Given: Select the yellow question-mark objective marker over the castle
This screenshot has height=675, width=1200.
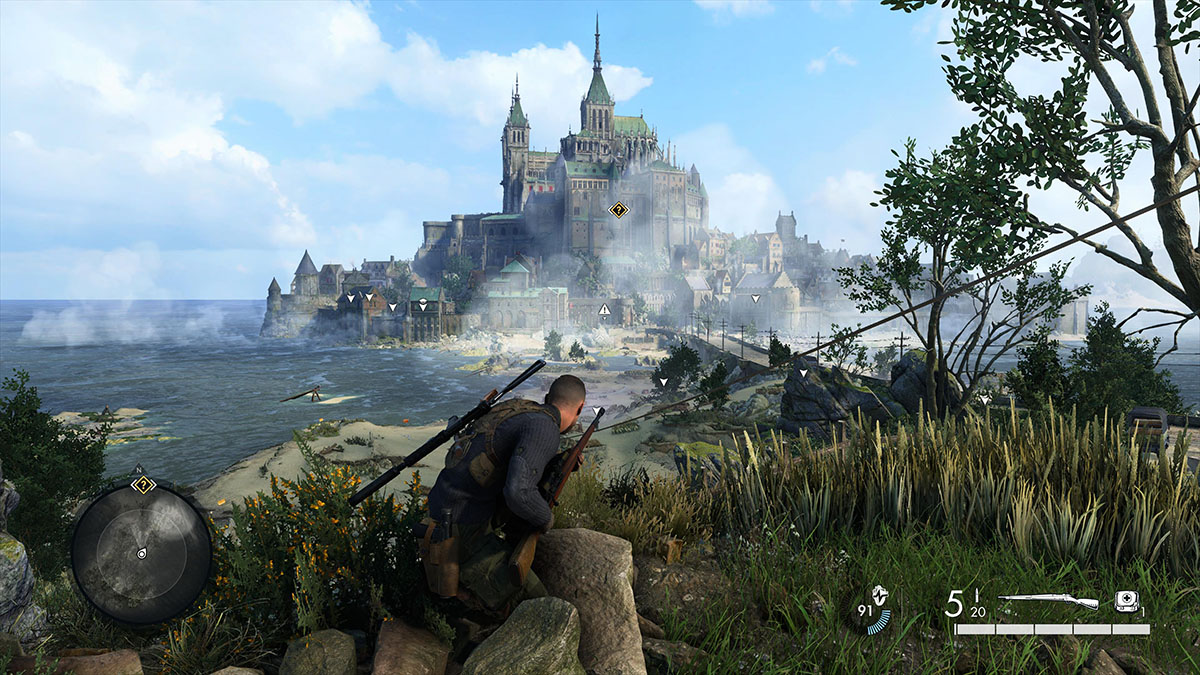Looking at the screenshot, I should point(618,210).
